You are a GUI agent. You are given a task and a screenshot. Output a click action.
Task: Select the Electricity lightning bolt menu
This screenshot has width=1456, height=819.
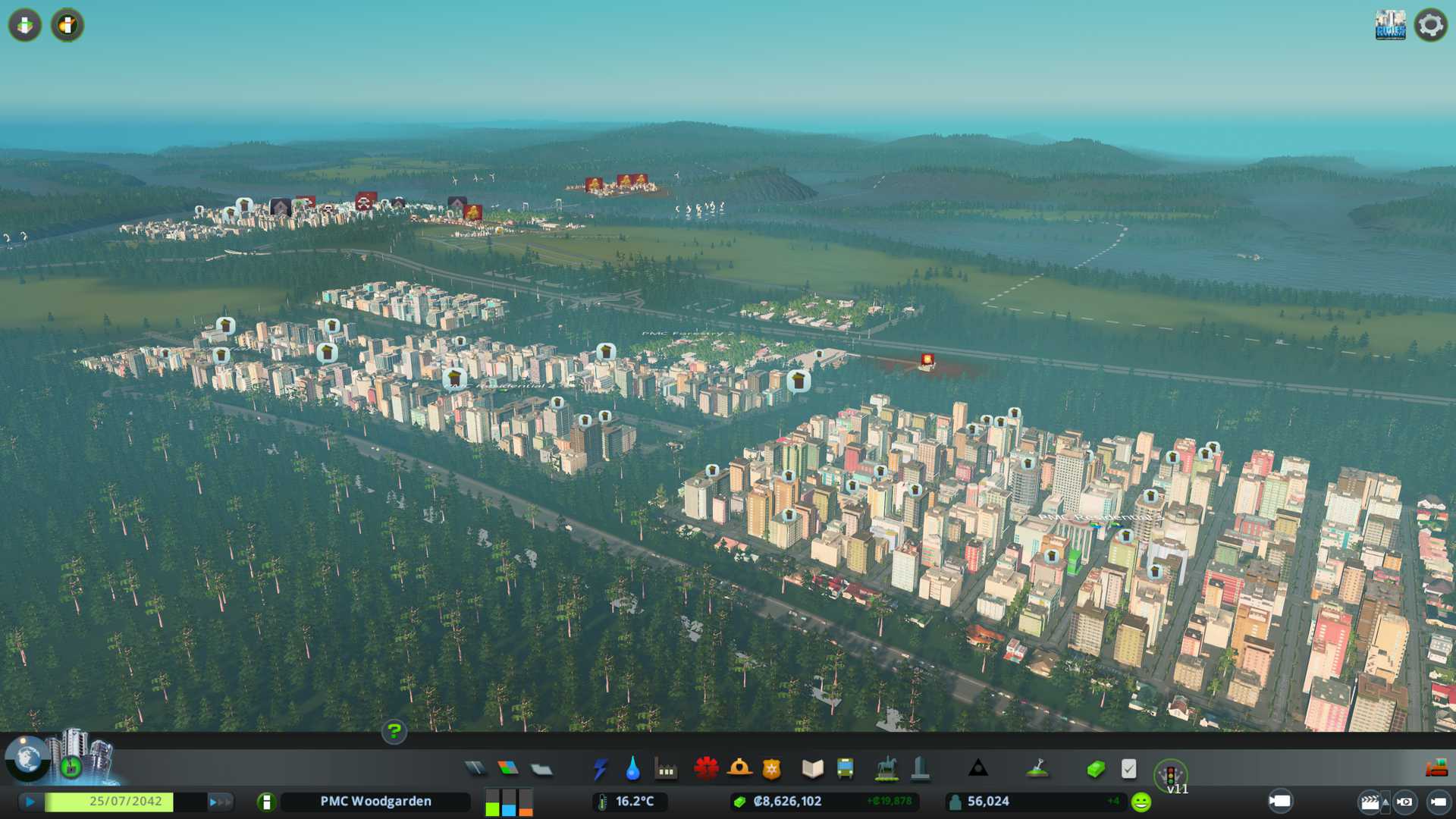coord(600,769)
